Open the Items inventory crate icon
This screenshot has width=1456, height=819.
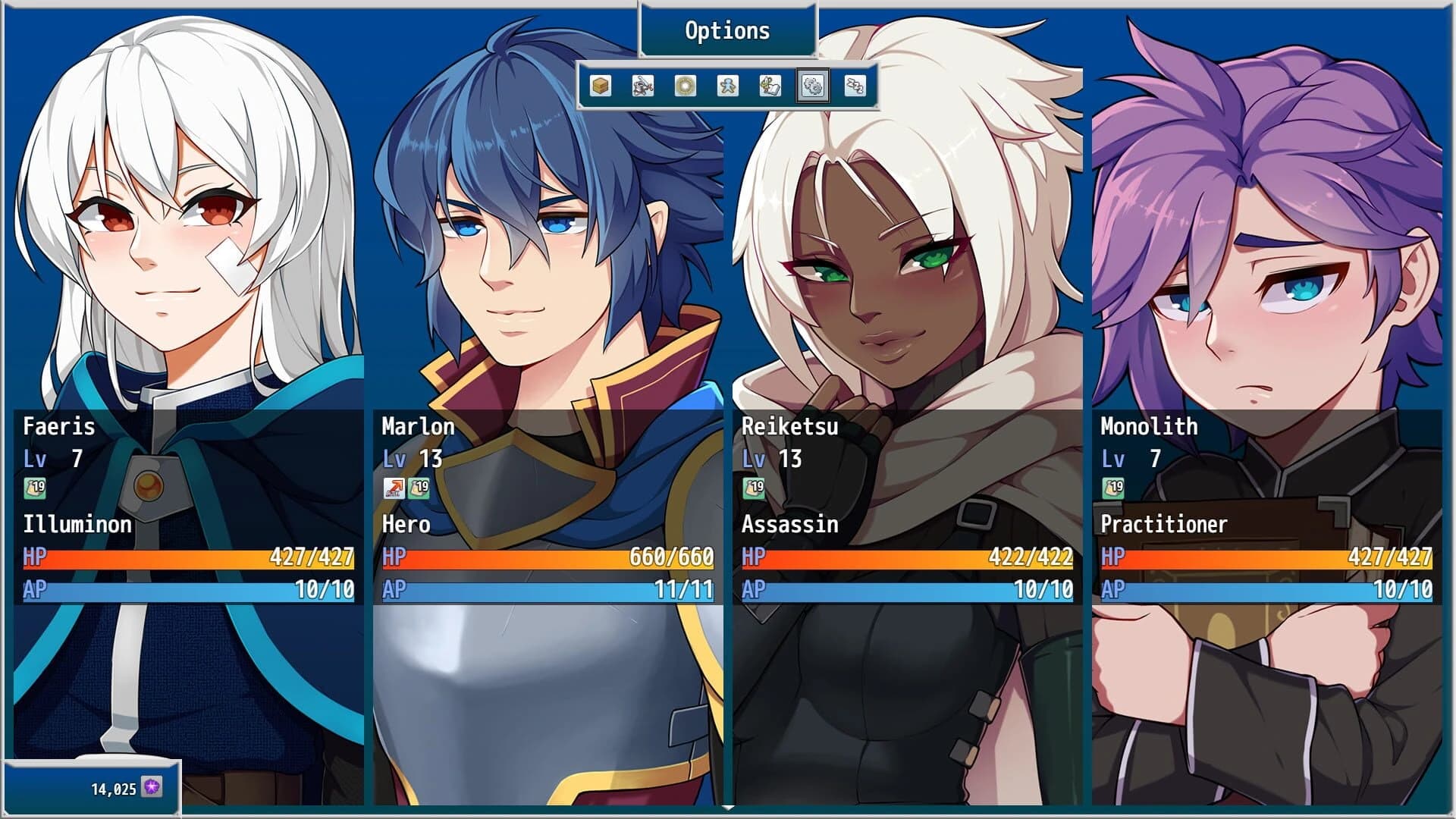[x=600, y=86]
